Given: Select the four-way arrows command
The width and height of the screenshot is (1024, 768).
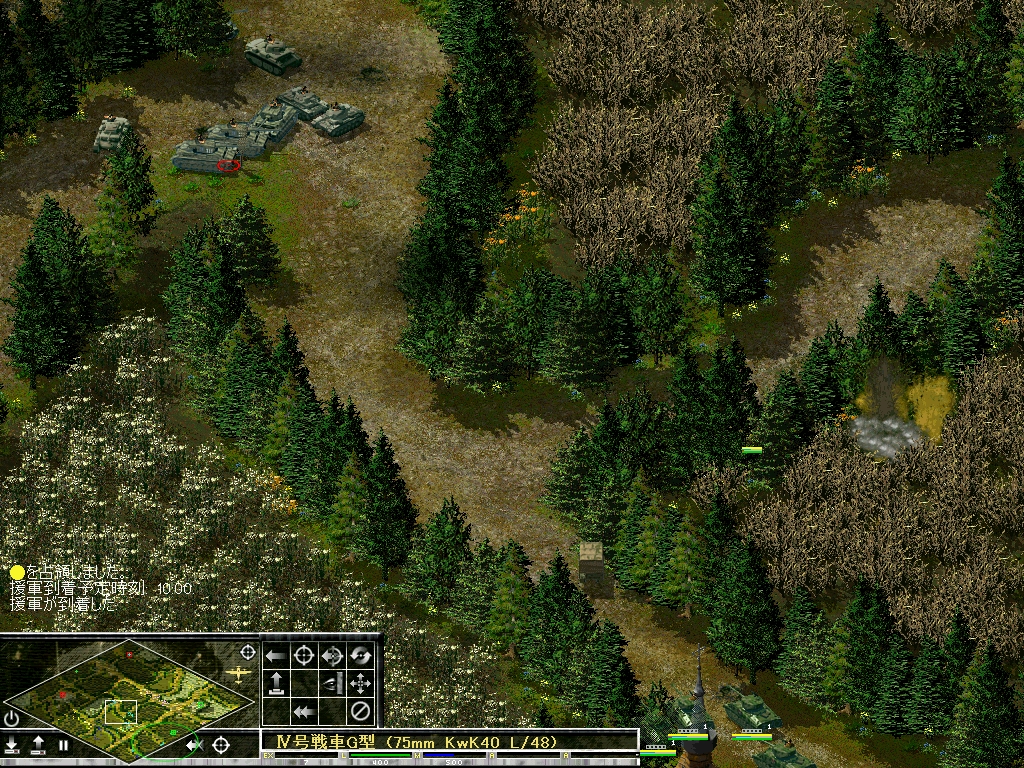Looking at the screenshot, I should (x=360, y=684).
